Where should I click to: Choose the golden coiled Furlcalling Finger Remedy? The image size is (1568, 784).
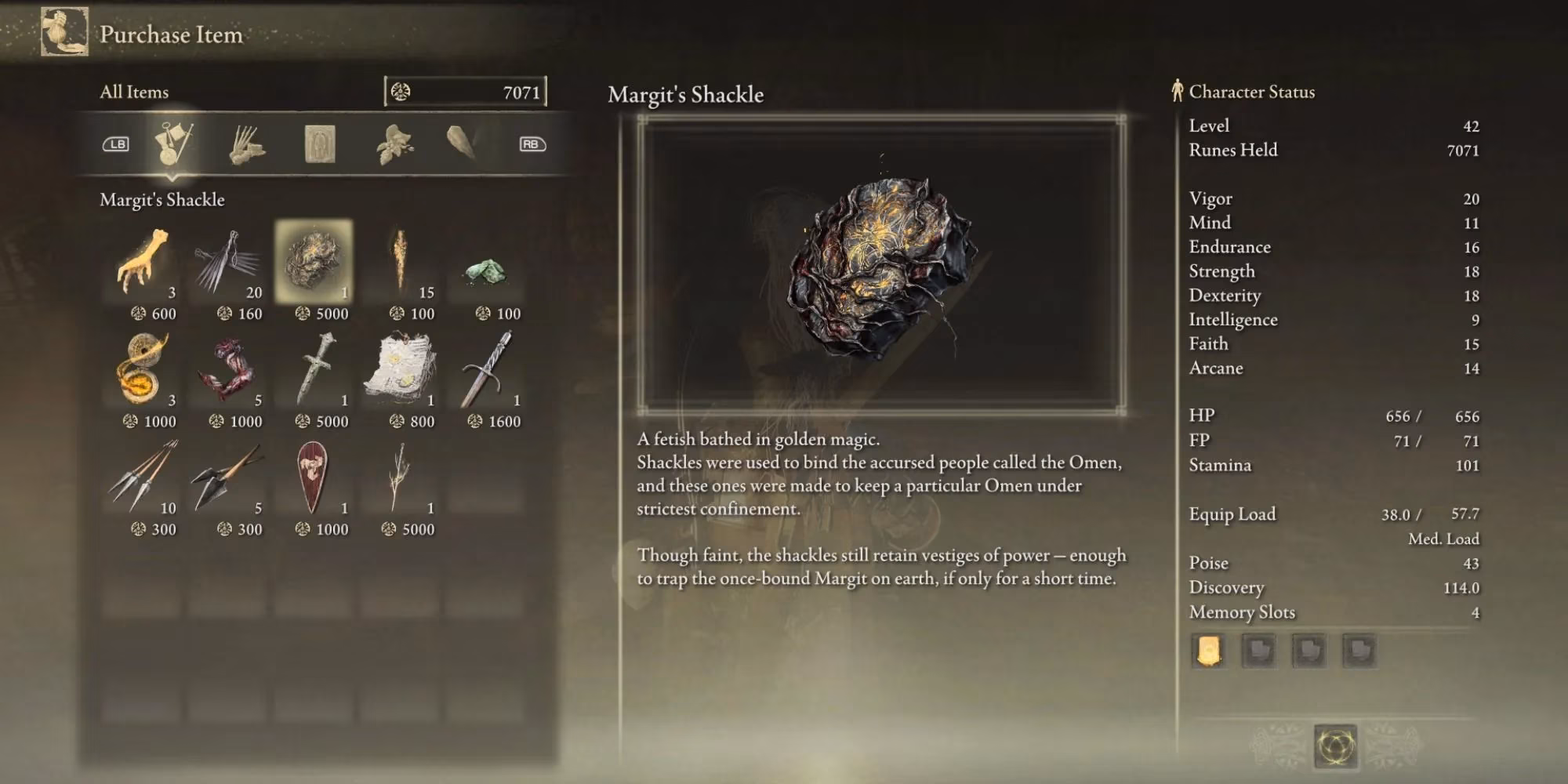[x=143, y=369]
